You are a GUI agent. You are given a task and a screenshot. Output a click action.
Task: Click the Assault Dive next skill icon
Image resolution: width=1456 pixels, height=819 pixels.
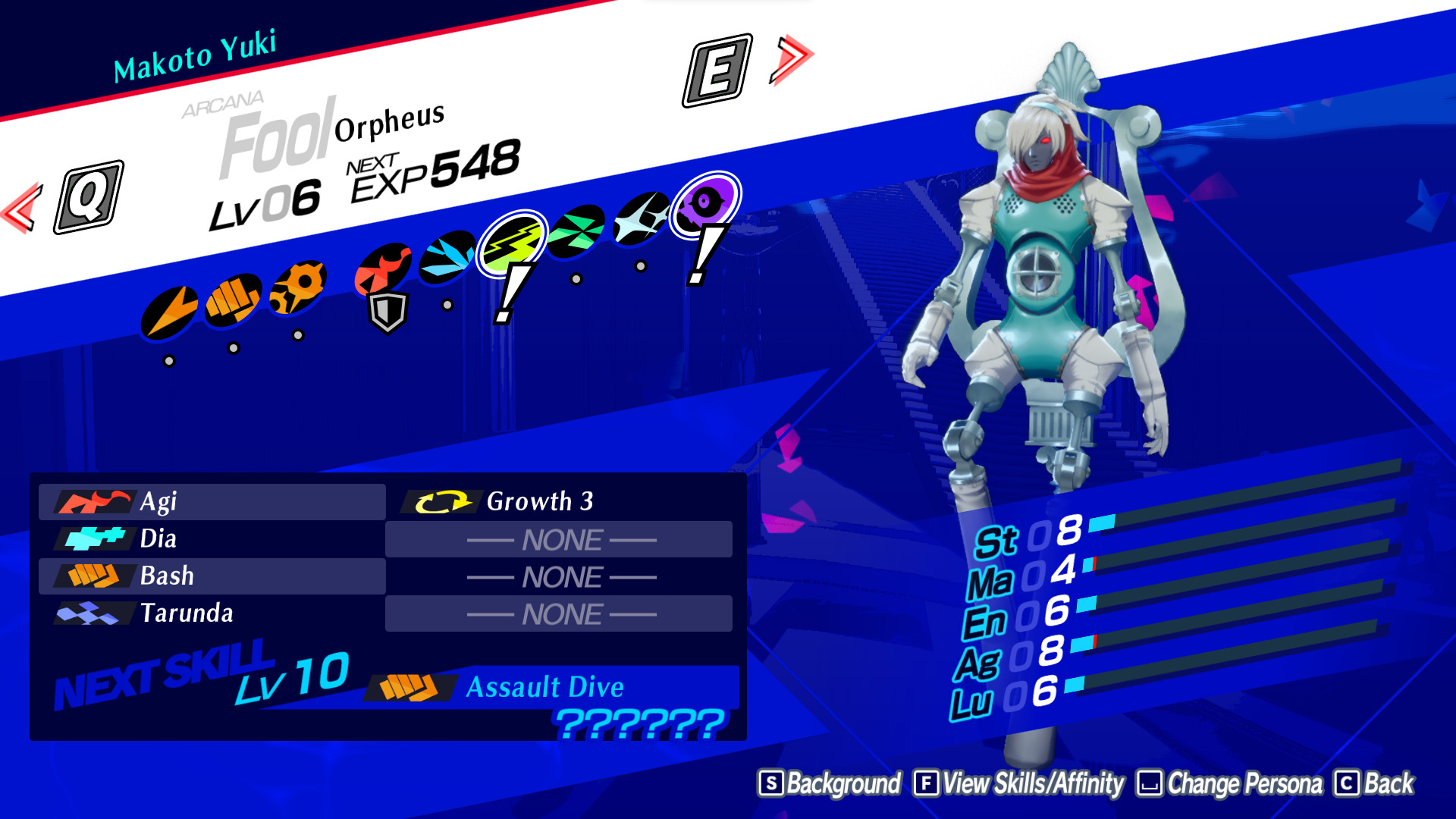pyautogui.click(x=410, y=686)
